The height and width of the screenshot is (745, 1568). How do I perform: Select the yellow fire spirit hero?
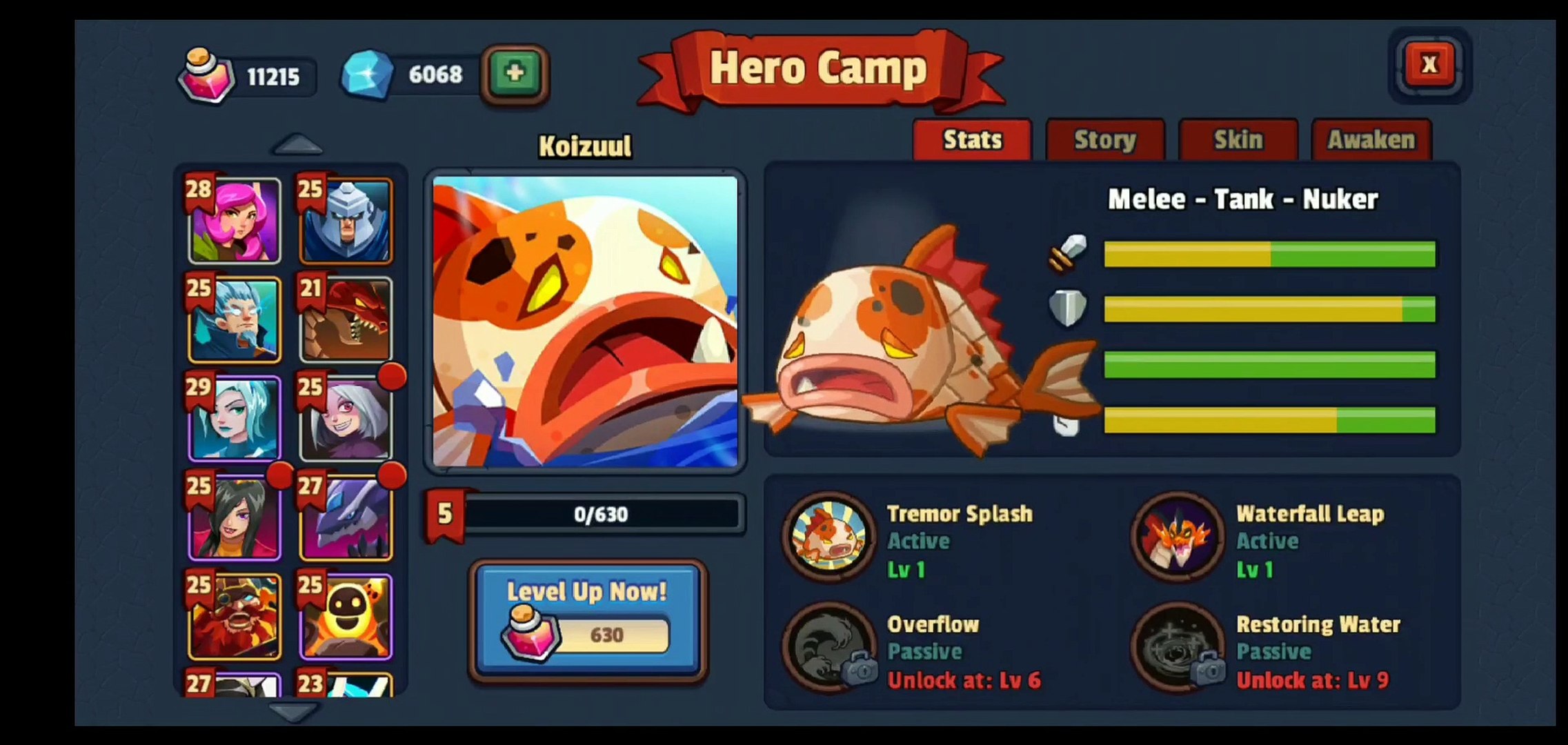pyautogui.click(x=346, y=616)
